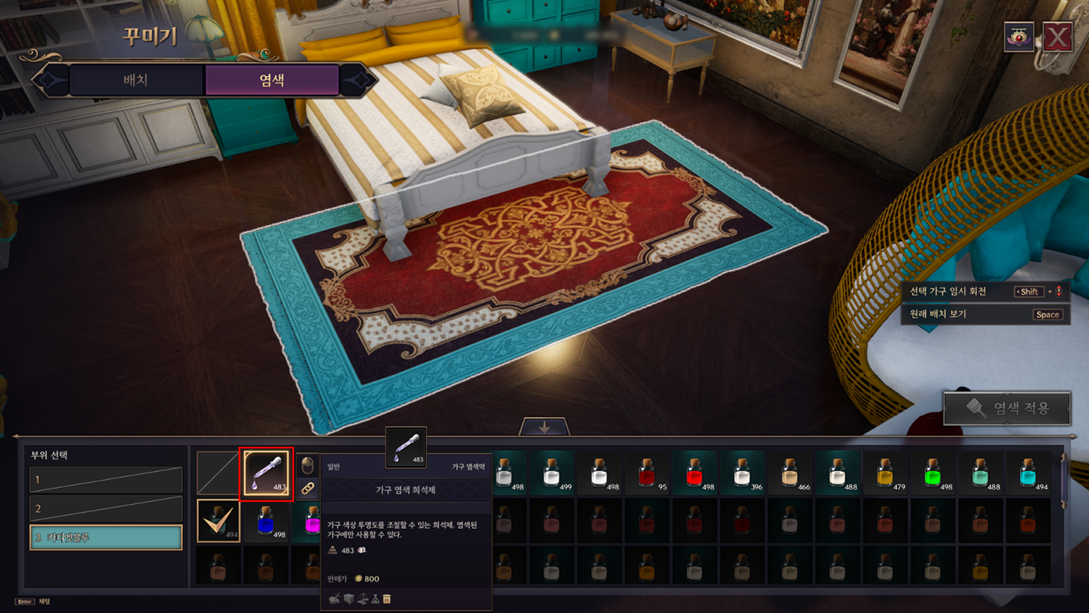Pick the bright green dye bottle
The height and width of the screenshot is (613, 1089).
pyautogui.click(x=932, y=472)
